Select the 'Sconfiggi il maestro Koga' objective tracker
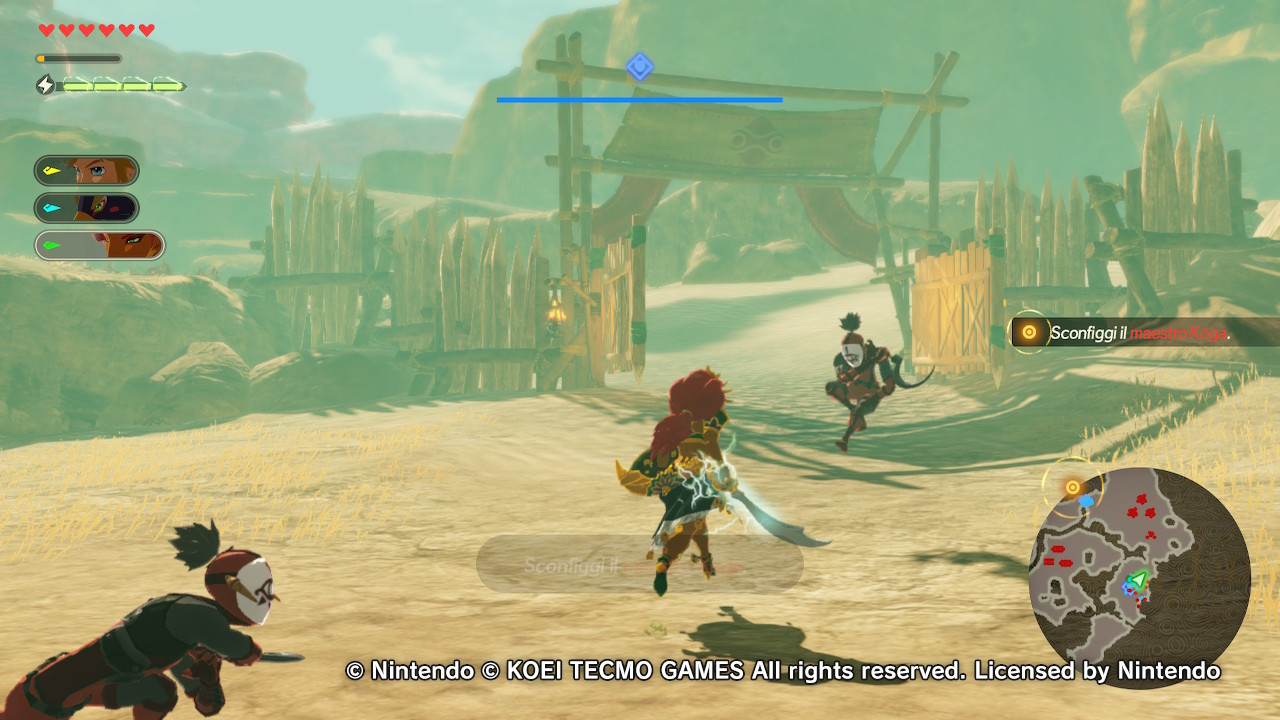The width and height of the screenshot is (1280, 720). click(x=1140, y=333)
